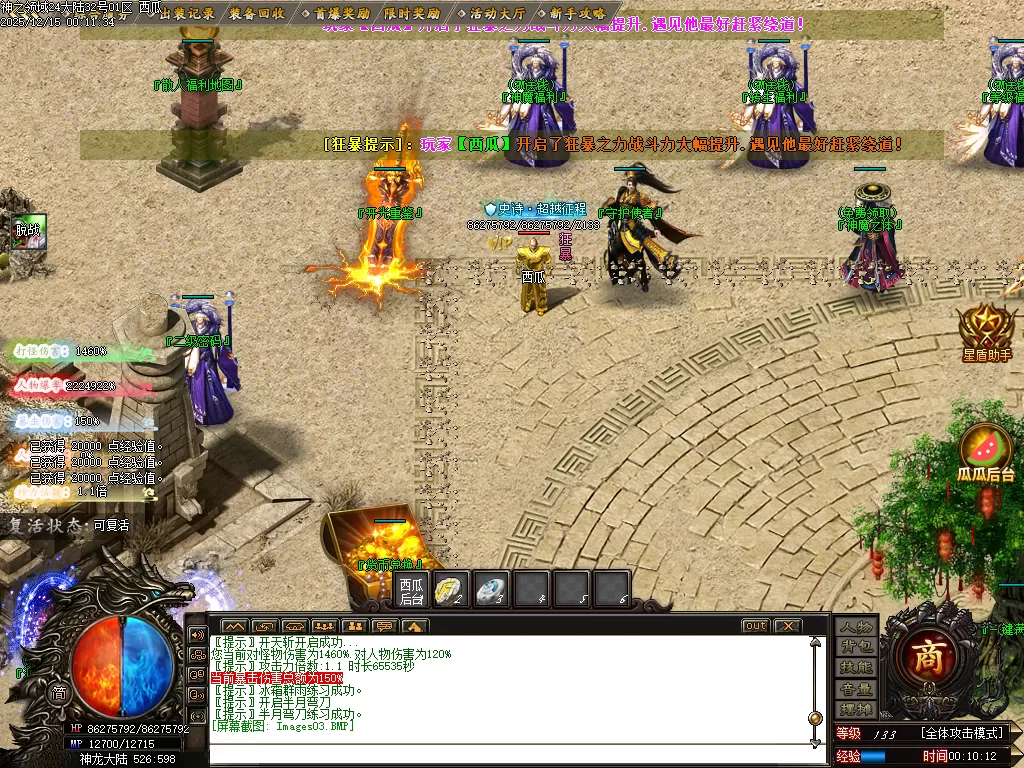Open the 人物 character panel
This screenshot has height=768, width=1024.
click(856, 626)
